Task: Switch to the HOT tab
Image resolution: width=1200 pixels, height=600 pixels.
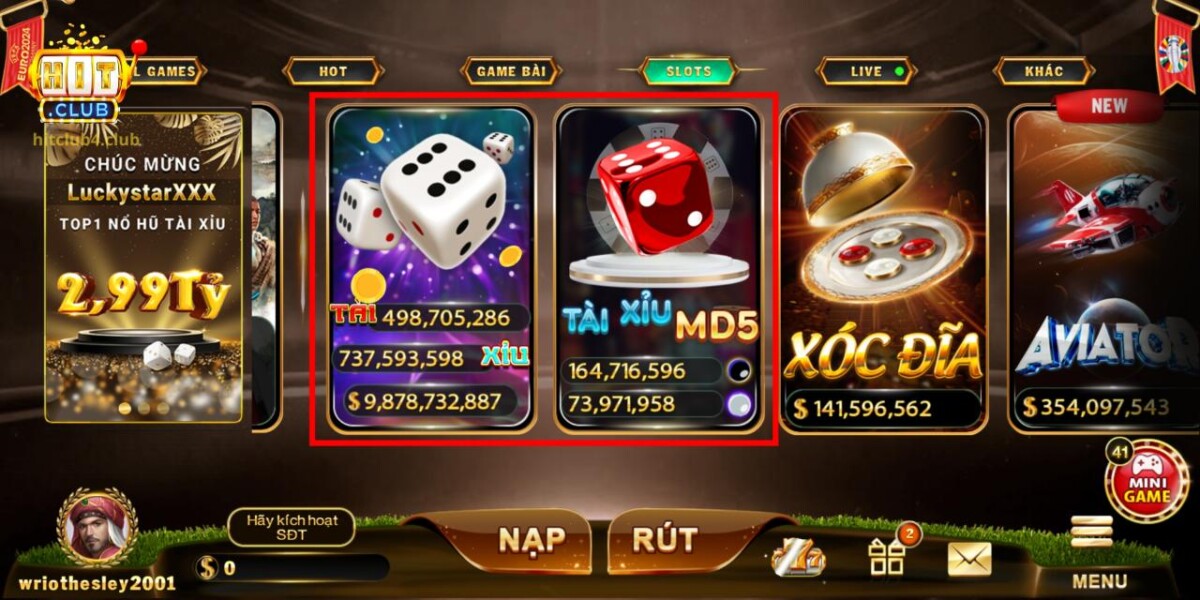Action: pos(333,71)
